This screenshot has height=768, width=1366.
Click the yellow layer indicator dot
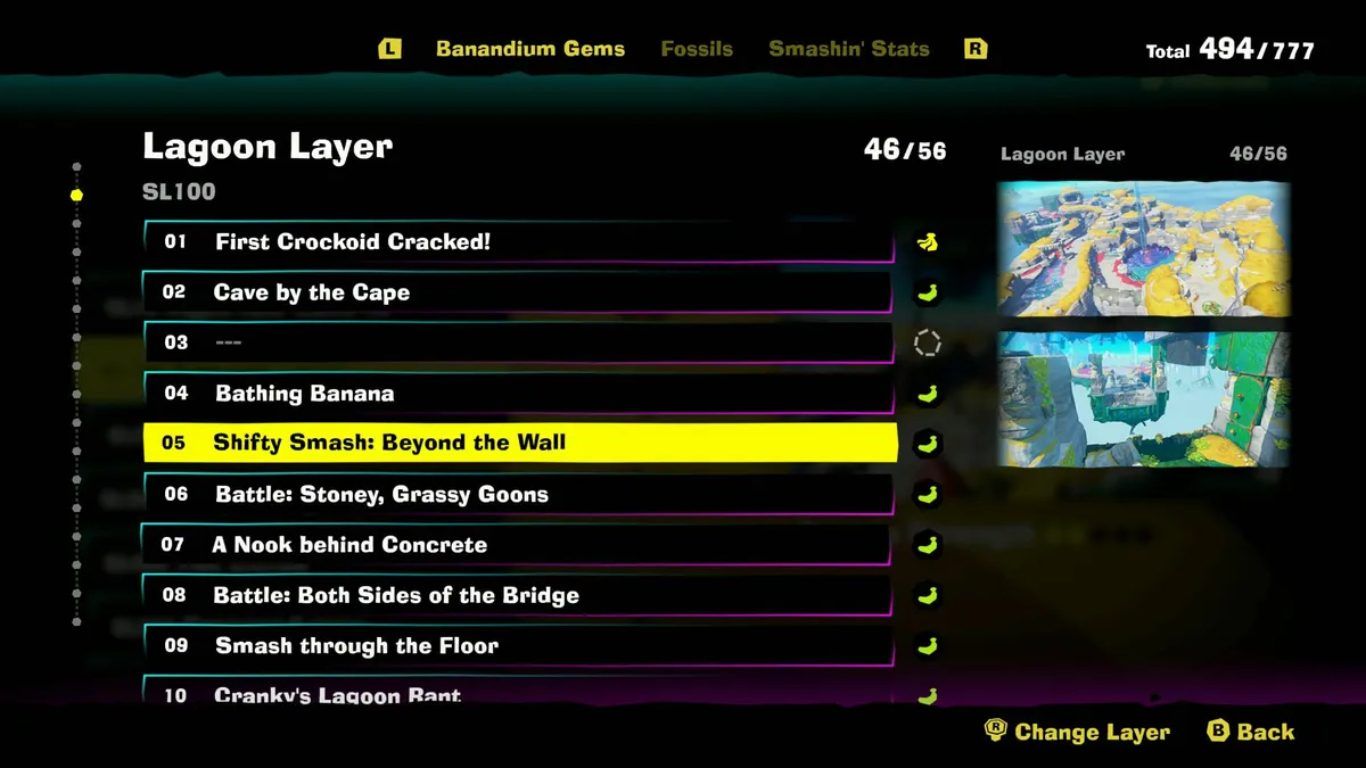pyautogui.click(x=77, y=195)
